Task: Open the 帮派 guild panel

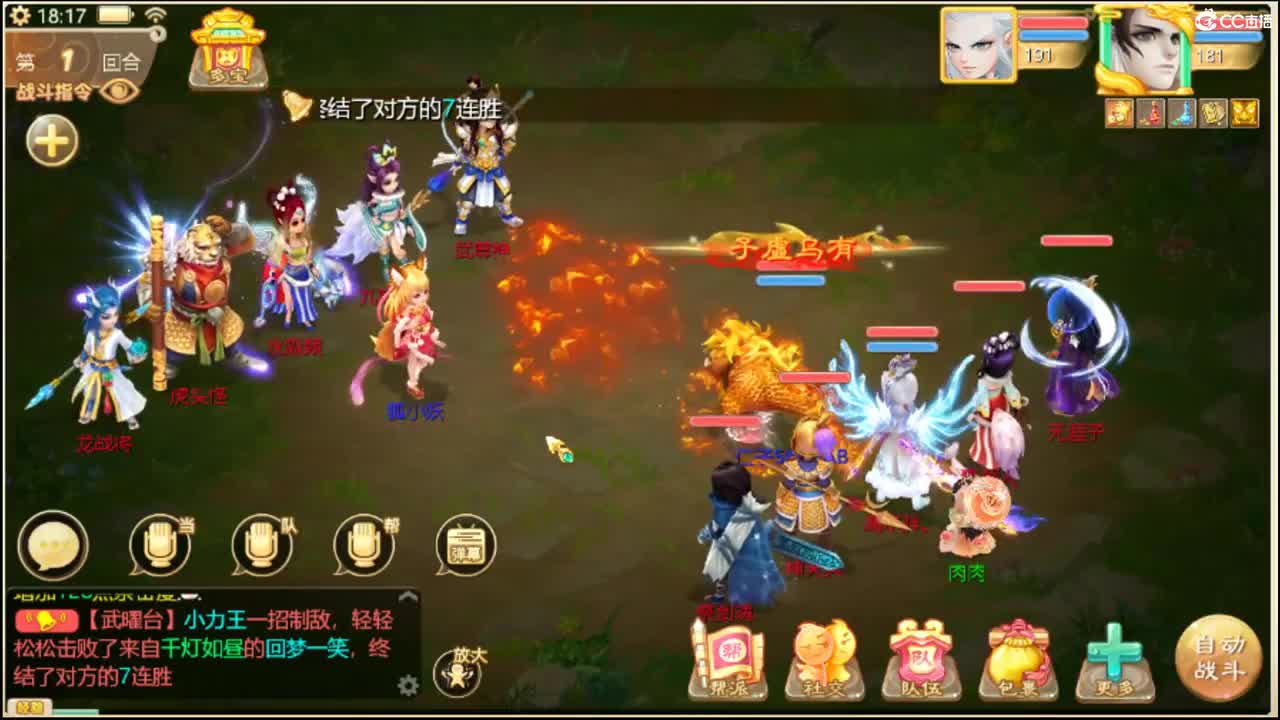Action: click(728, 655)
